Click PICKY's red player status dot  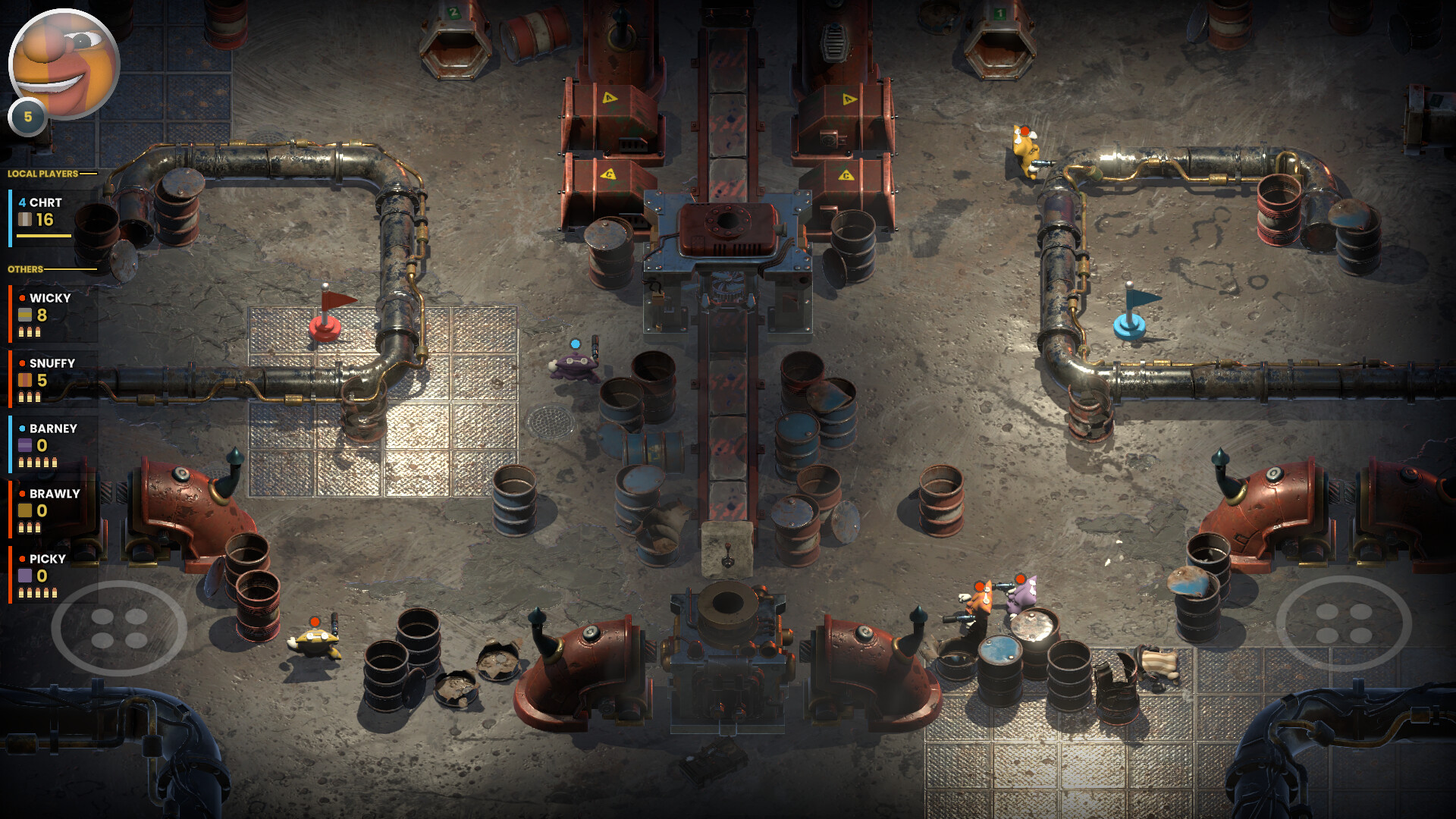pos(21,557)
